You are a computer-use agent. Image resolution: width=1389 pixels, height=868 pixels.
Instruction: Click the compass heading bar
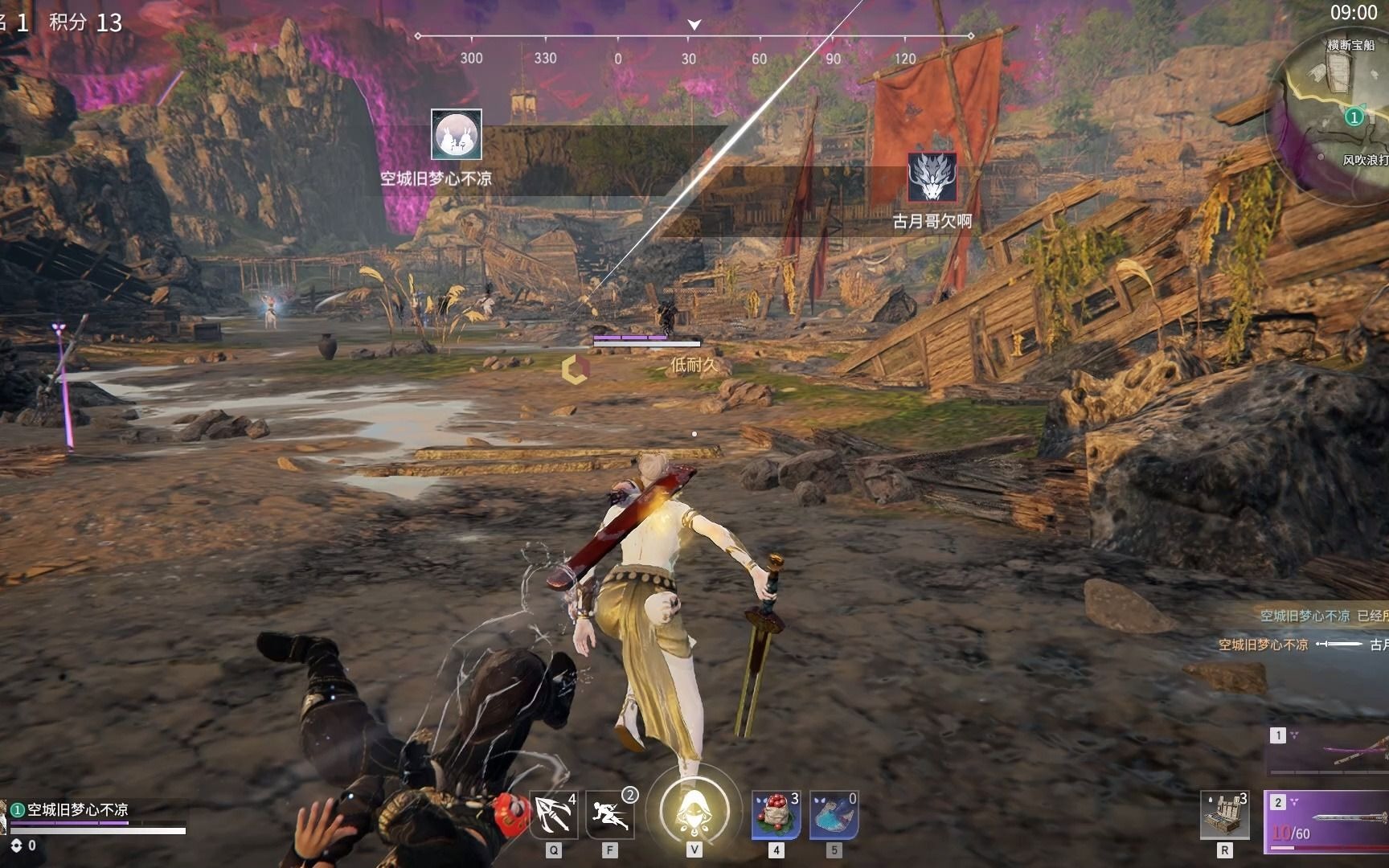pyautogui.click(x=694, y=47)
